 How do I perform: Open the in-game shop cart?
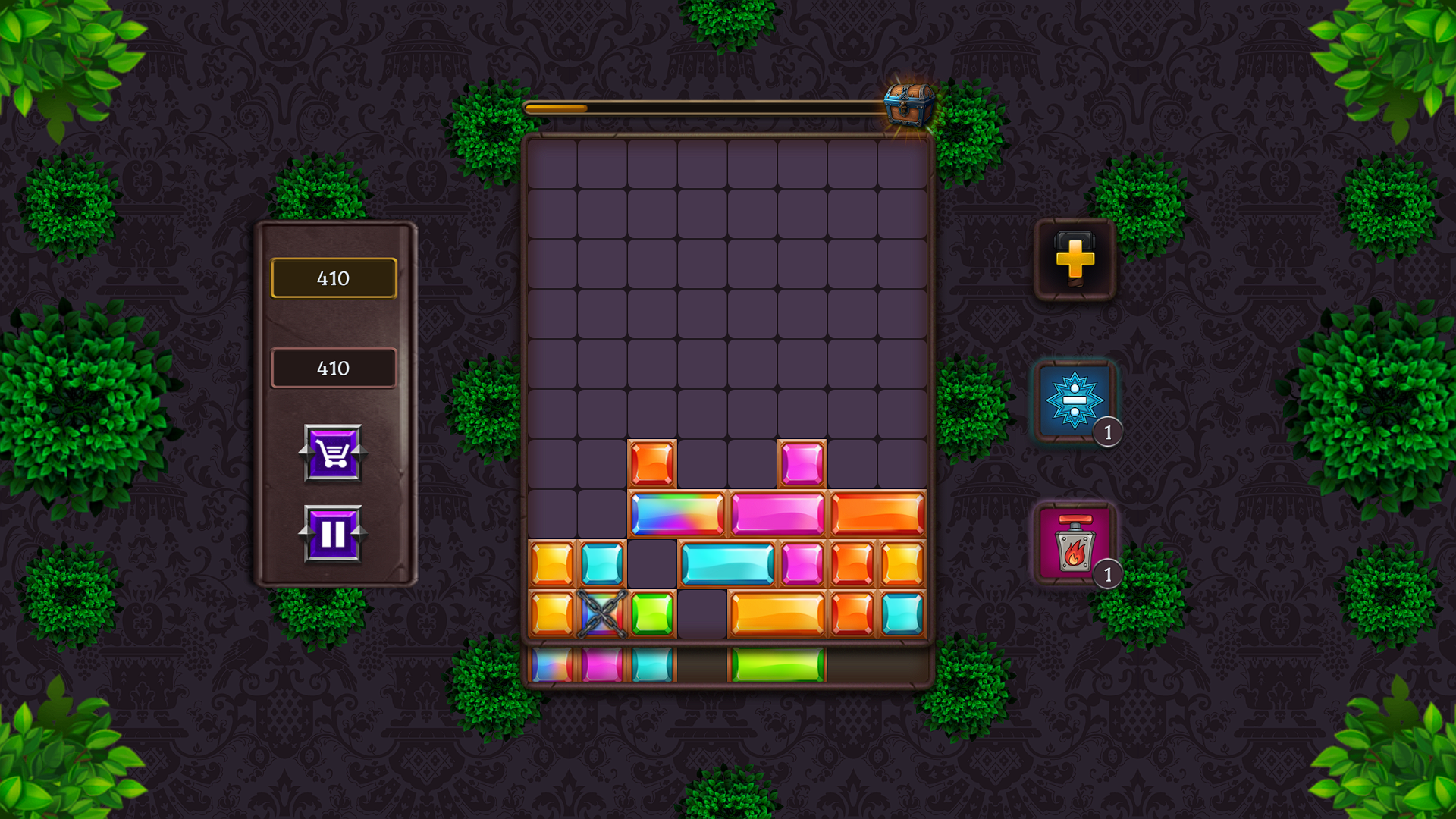pos(333,454)
